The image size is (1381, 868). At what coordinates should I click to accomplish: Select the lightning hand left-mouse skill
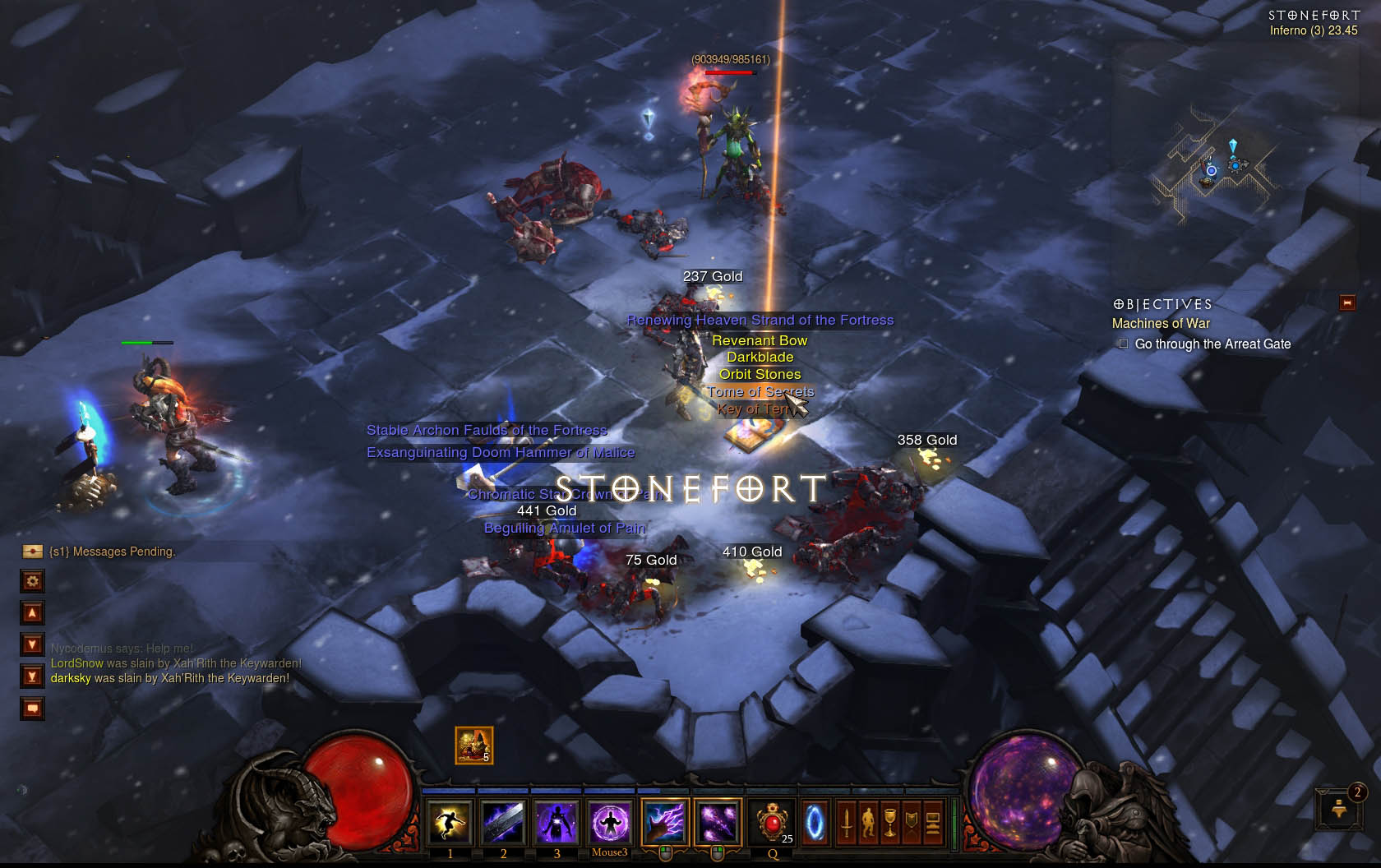pos(664,822)
